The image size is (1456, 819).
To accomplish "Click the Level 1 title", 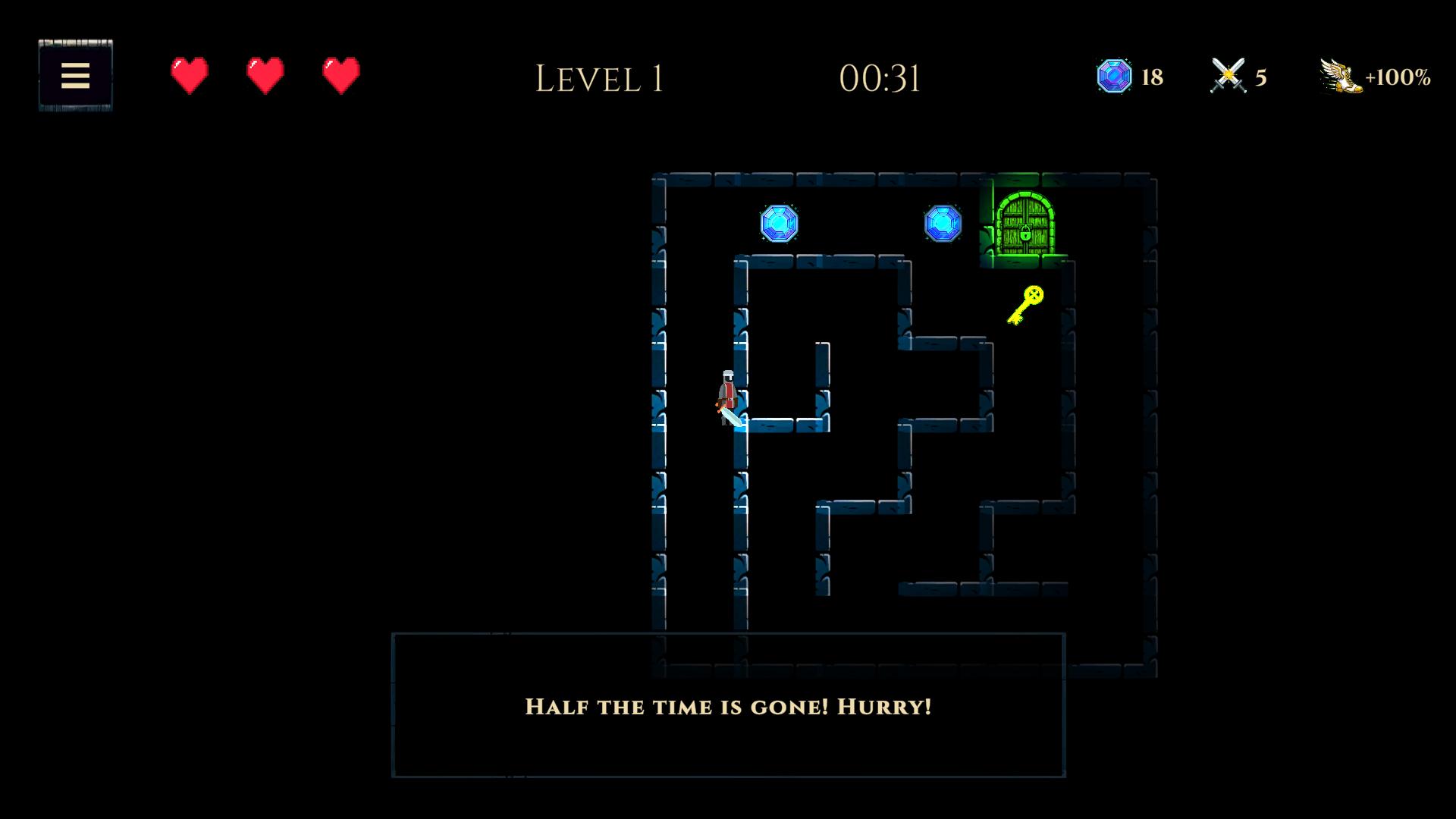I will click(600, 77).
